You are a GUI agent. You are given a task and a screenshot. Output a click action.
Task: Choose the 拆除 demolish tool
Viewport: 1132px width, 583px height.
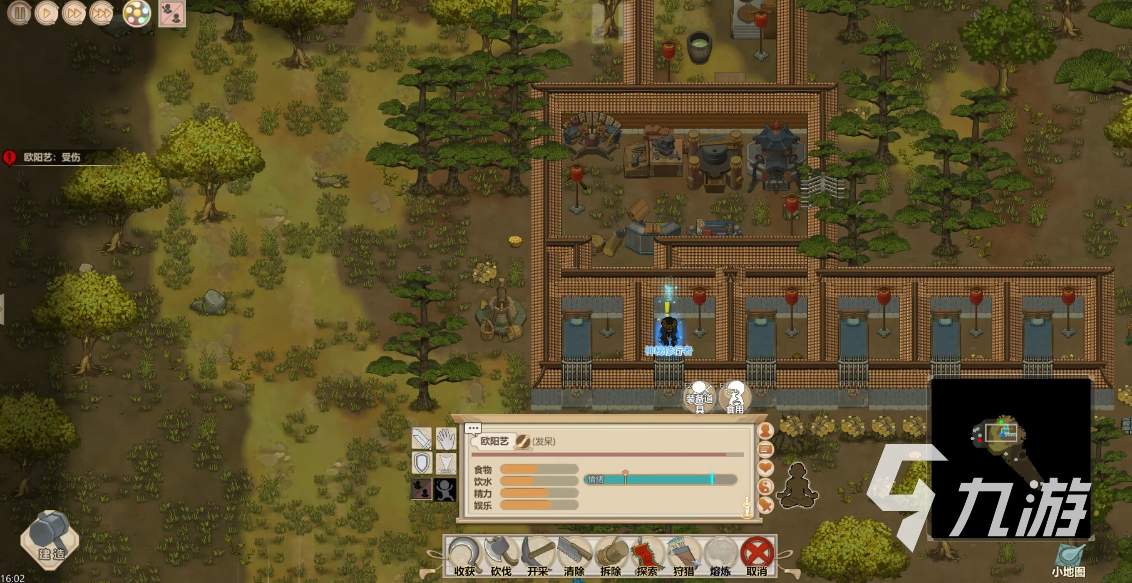pyautogui.click(x=609, y=555)
